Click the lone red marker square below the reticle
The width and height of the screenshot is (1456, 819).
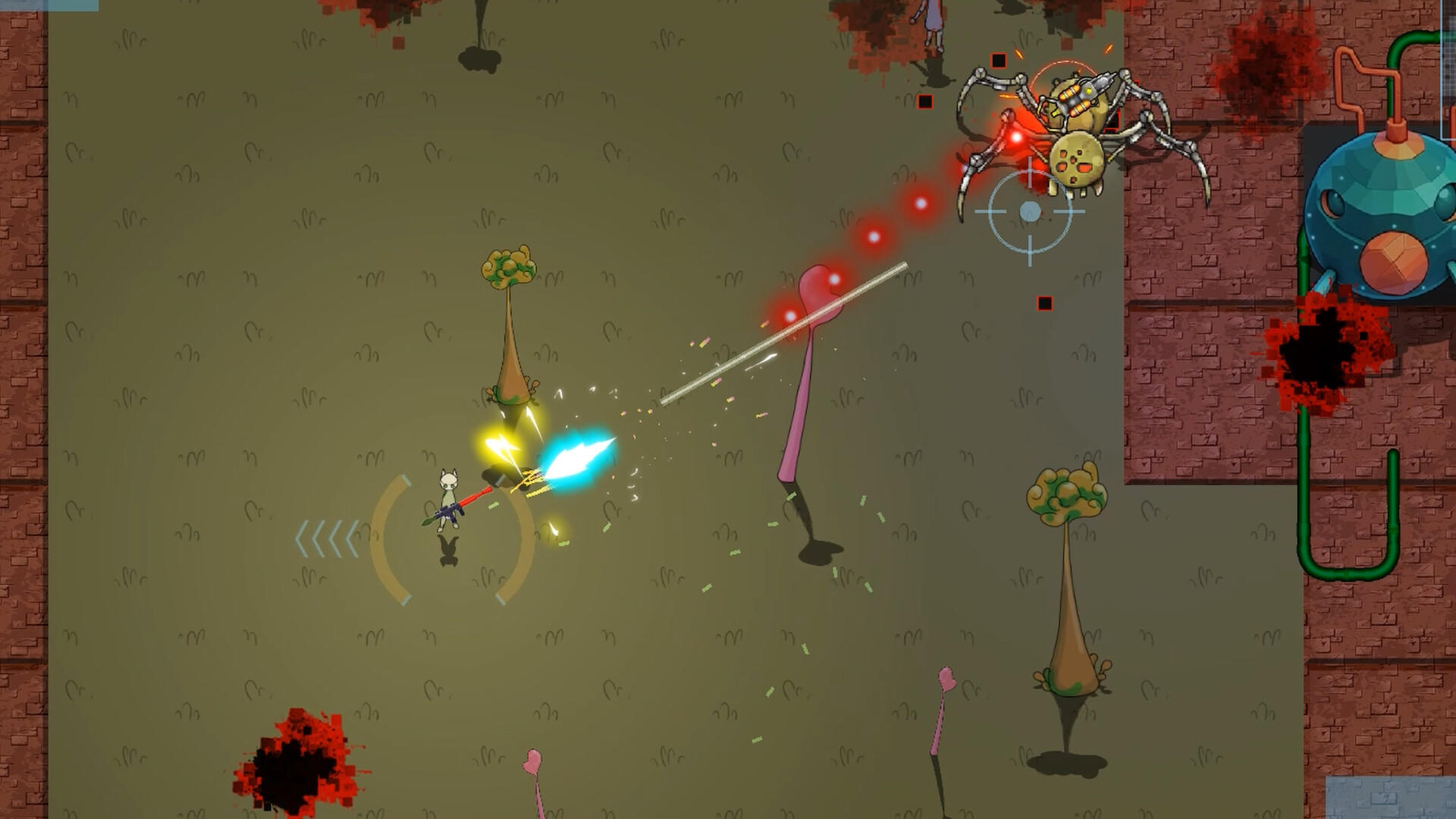(x=1043, y=303)
